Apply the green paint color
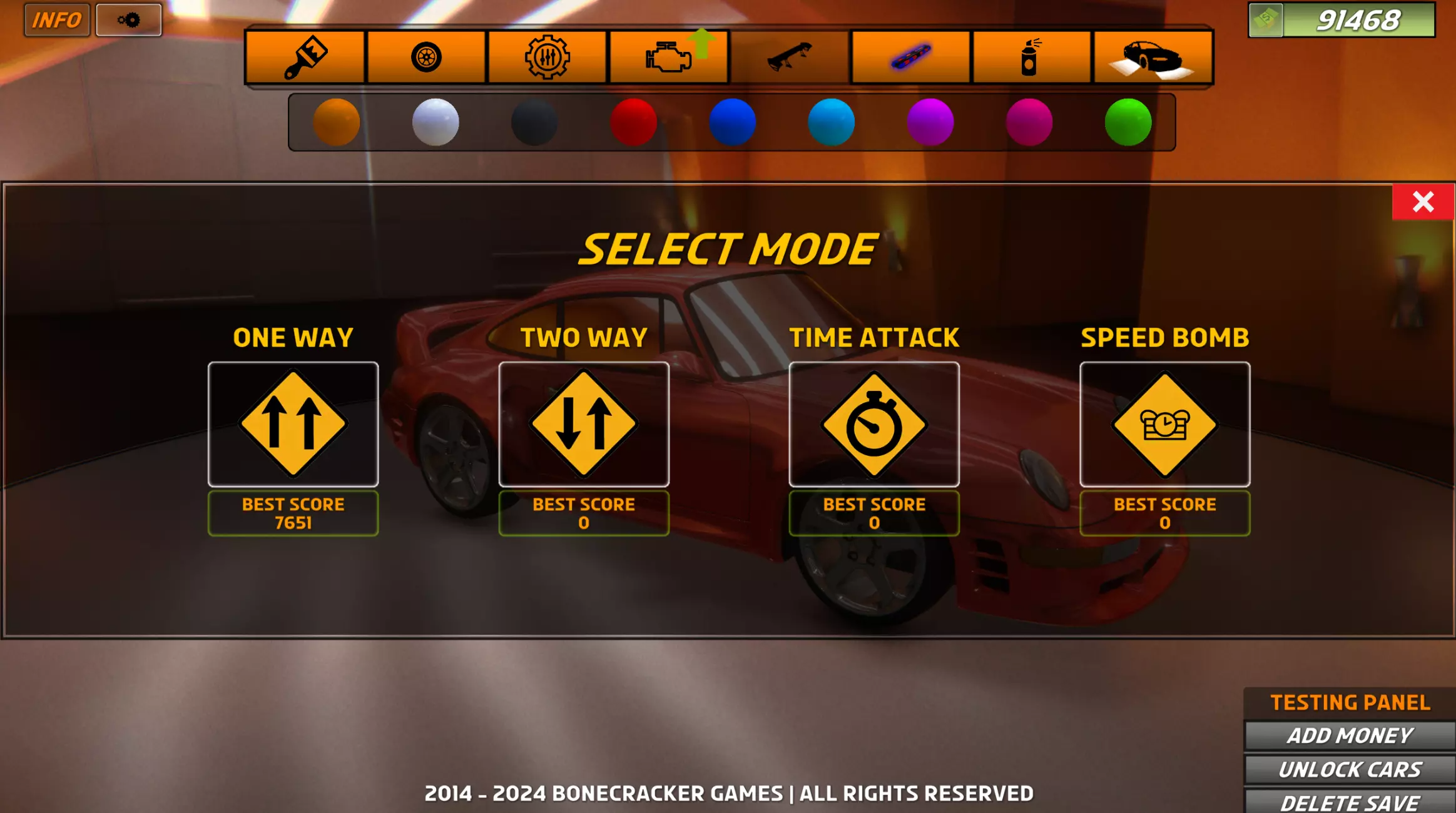The height and width of the screenshot is (813, 1456). 1128,122
